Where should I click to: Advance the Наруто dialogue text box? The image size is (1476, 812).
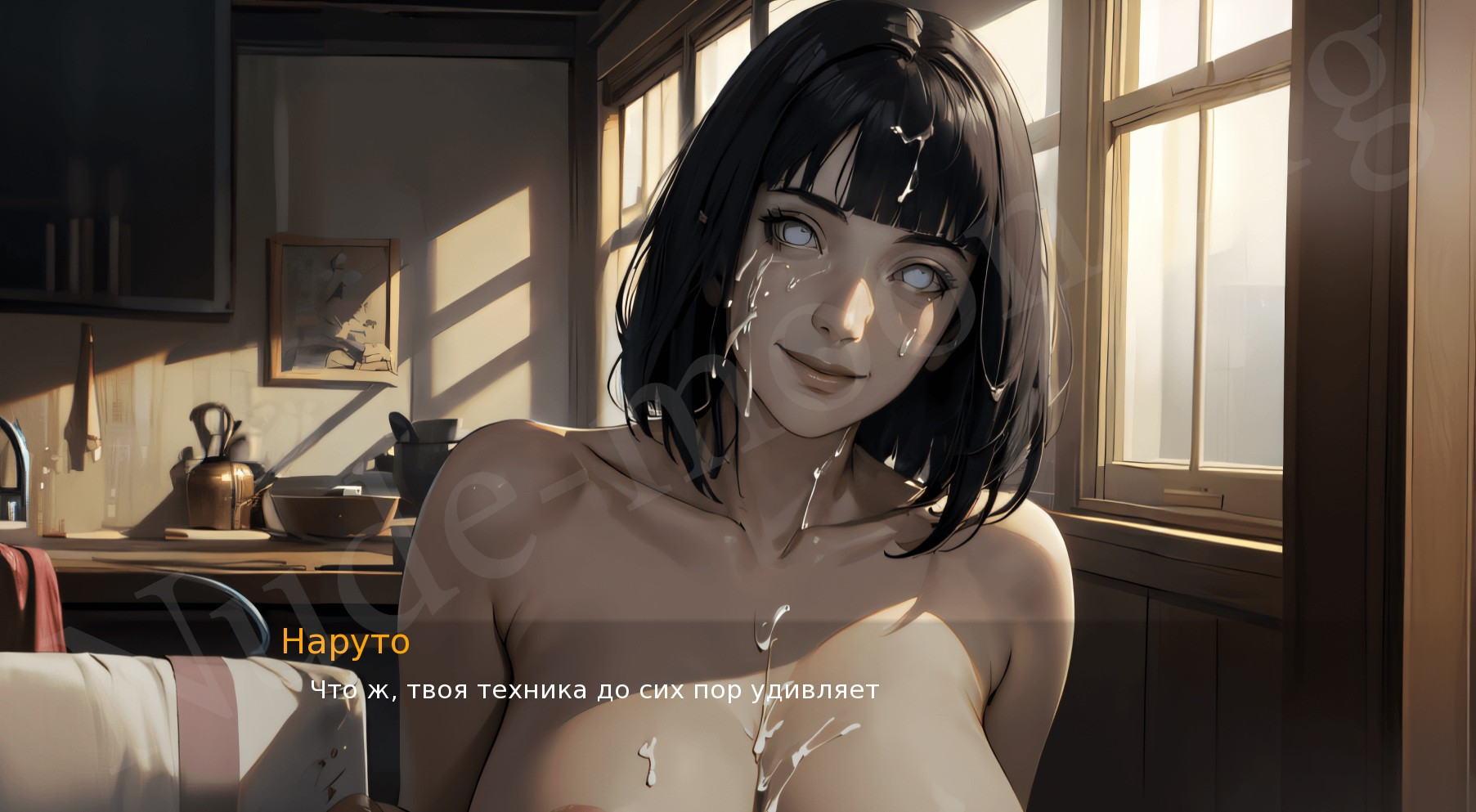pos(594,690)
